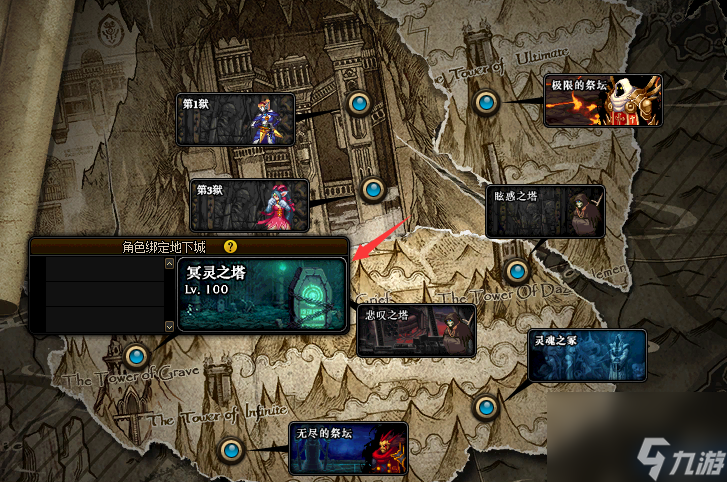
Task: Select the blue node left of 无尽的祭坛
Action: pyautogui.click(x=231, y=448)
